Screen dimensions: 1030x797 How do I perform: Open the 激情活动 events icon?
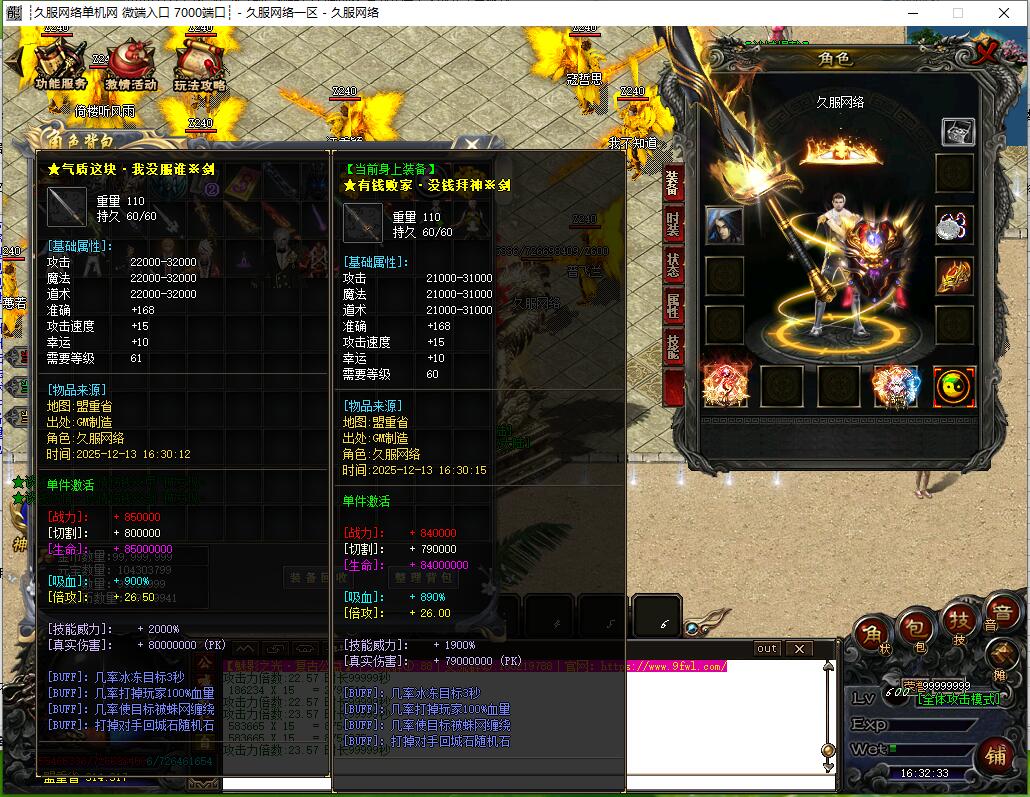click(130, 64)
